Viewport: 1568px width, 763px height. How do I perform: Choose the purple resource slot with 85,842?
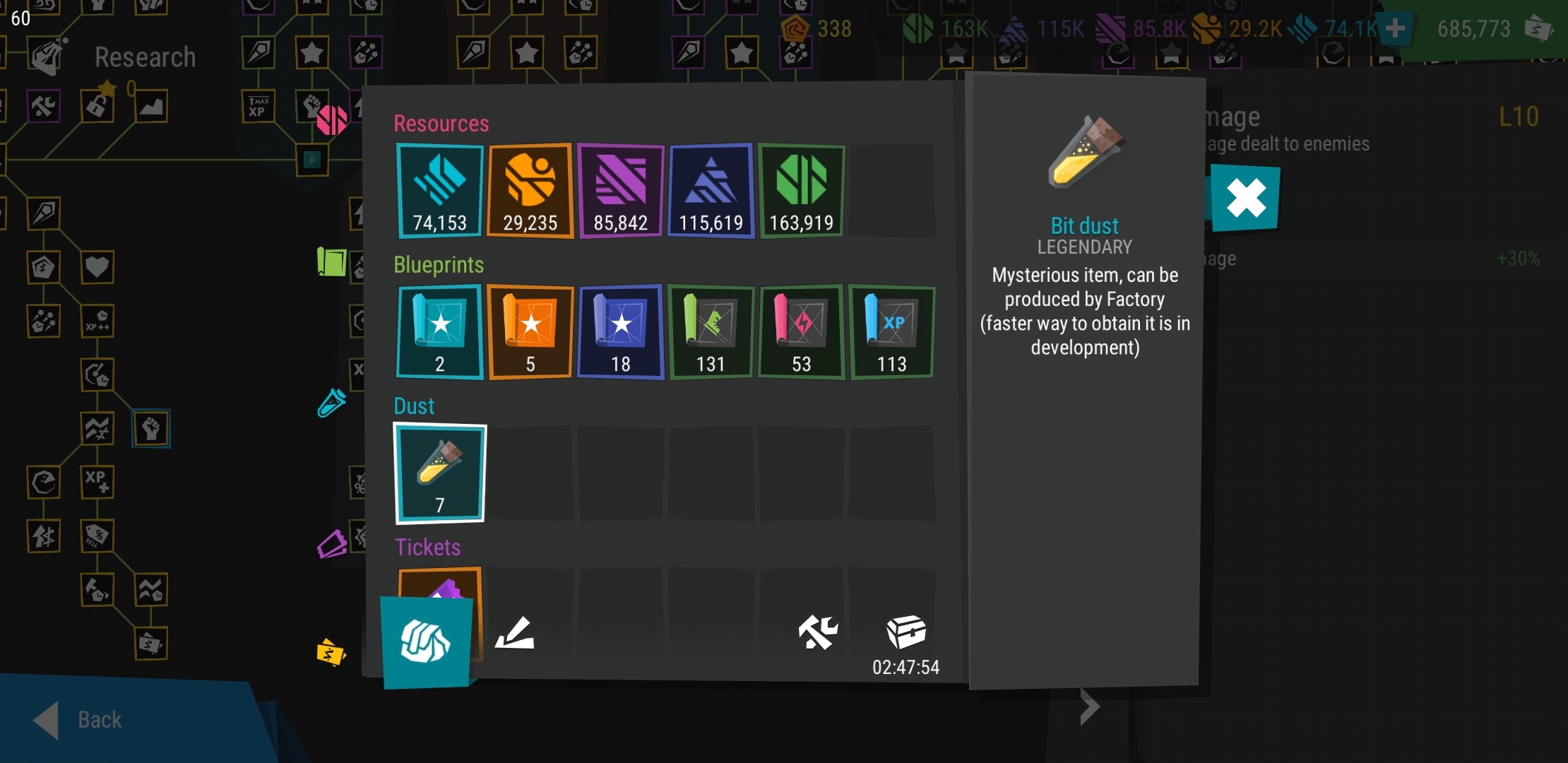(x=620, y=191)
